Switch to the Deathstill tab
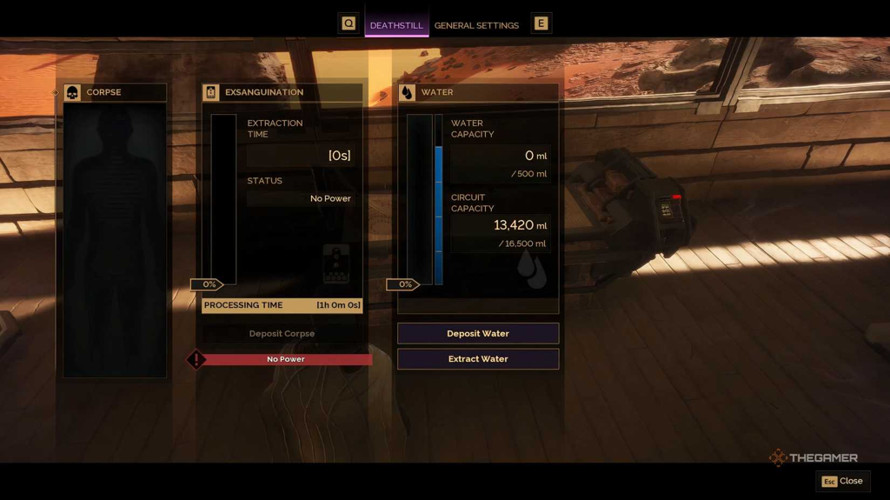The height and width of the screenshot is (500, 890). [396, 25]
